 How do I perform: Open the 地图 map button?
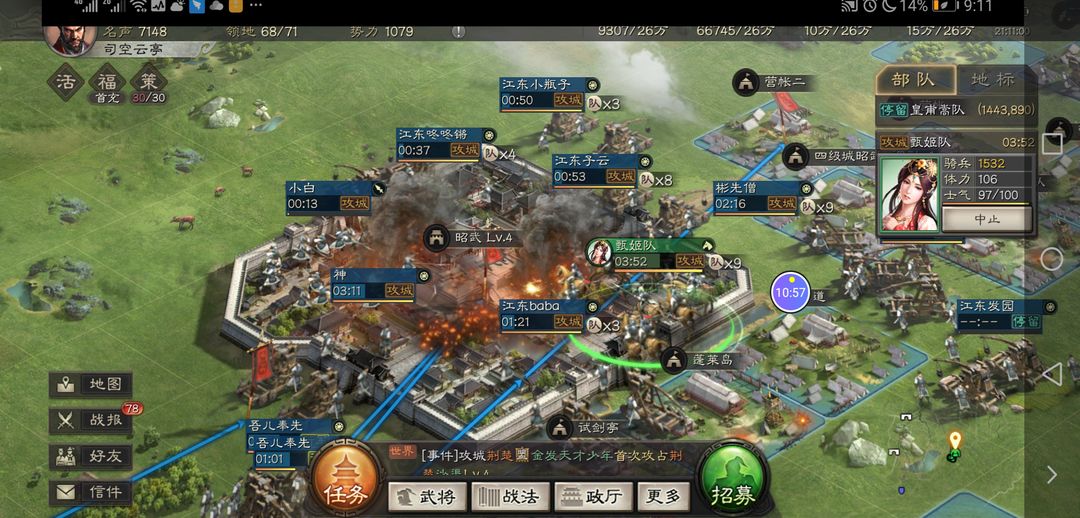point(91,385)
